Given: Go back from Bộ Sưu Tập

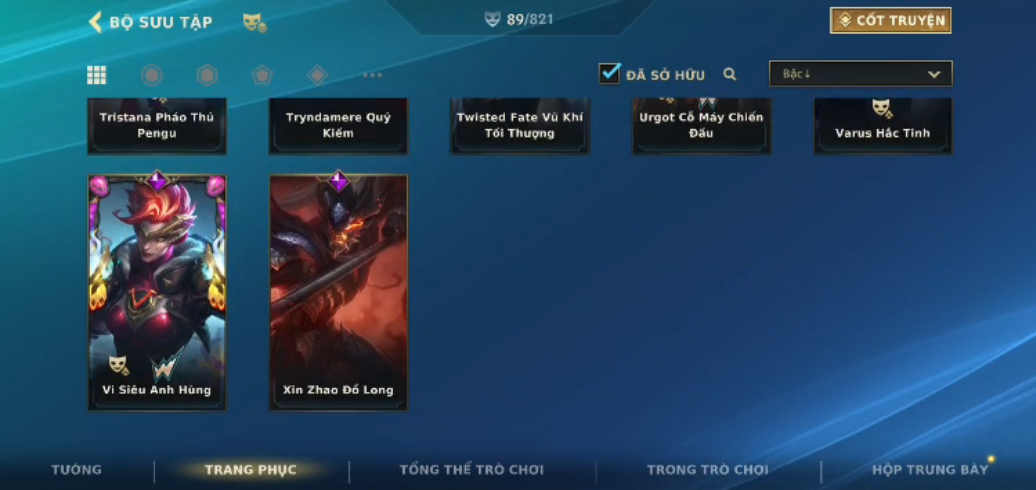Looking at the screenshot, I should [x=97, y=22].
